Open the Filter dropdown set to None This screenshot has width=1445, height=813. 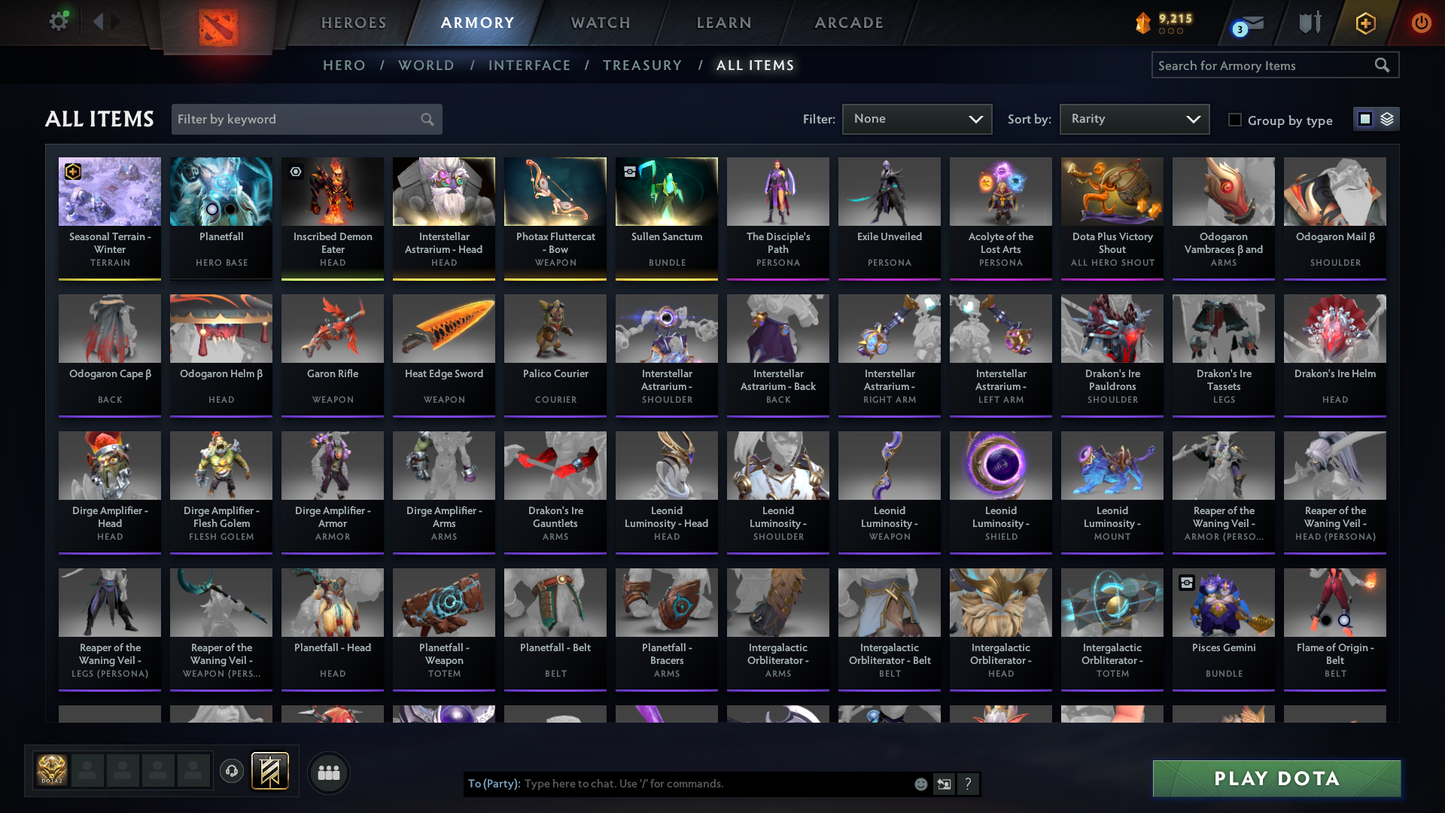915,118
